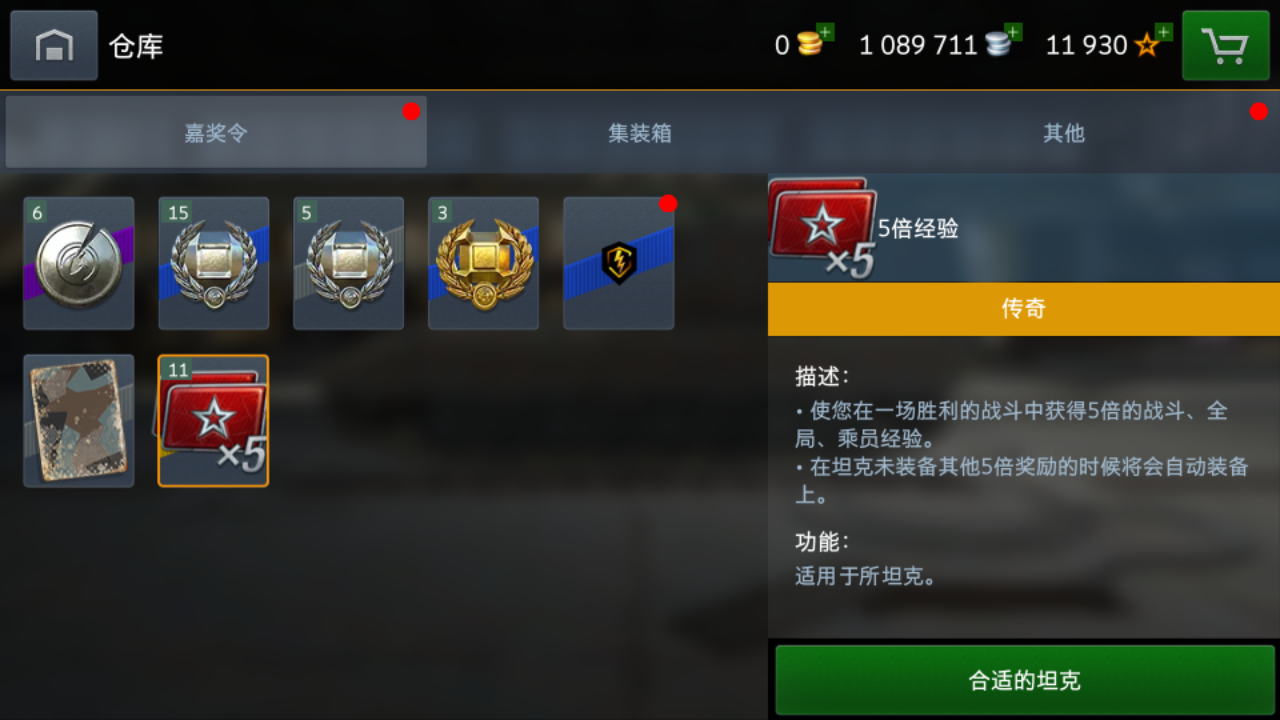This screenshot has height=720, width=1280.
Task: Select the silver medallion item with count 6
Action: pyautogui.click(x=78, y=263)
